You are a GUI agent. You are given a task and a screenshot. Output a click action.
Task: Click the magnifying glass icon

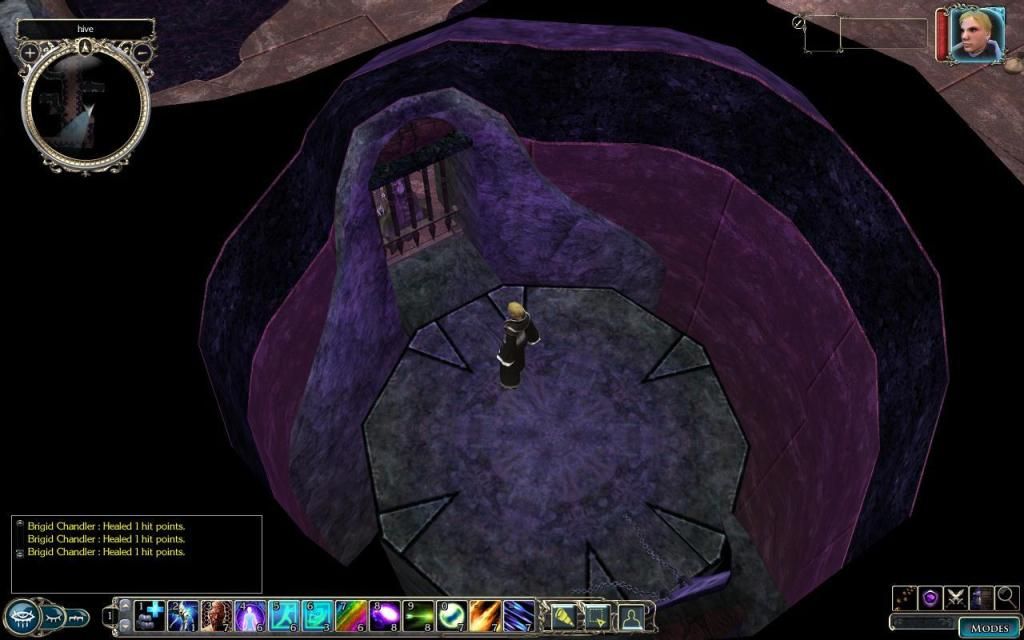1006,598
